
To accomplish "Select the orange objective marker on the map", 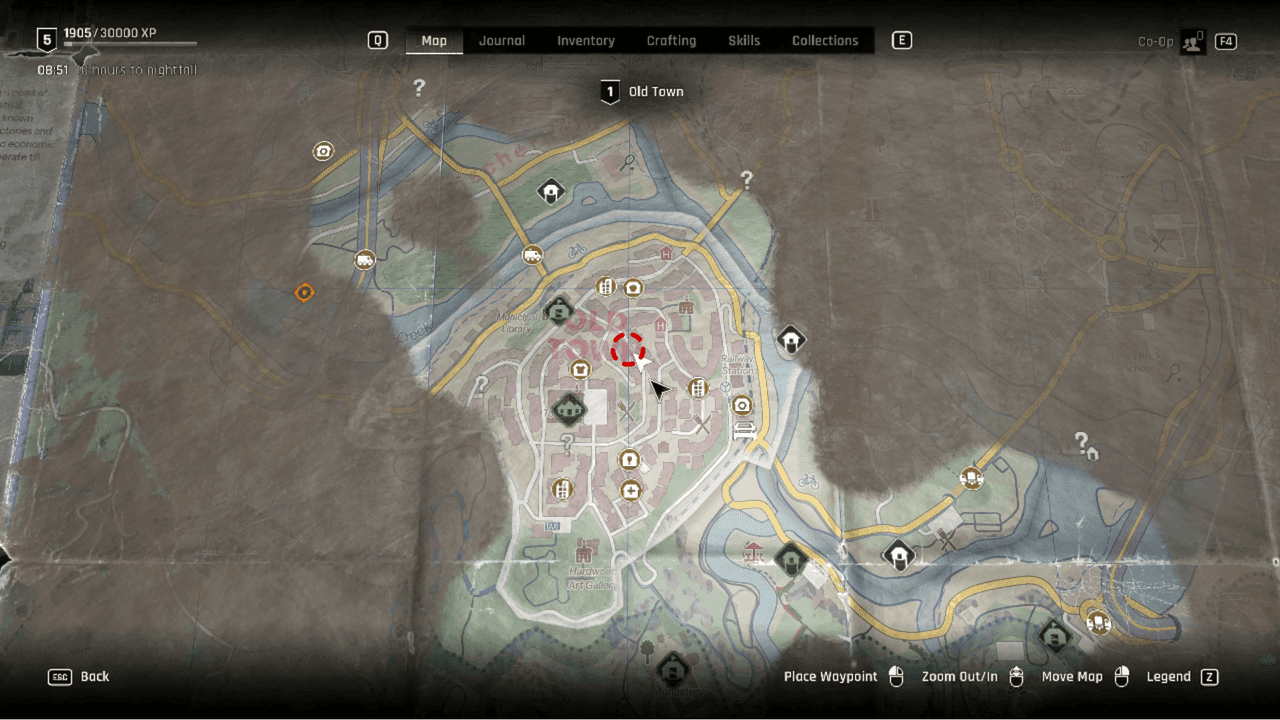I will [x=304, y=292].
